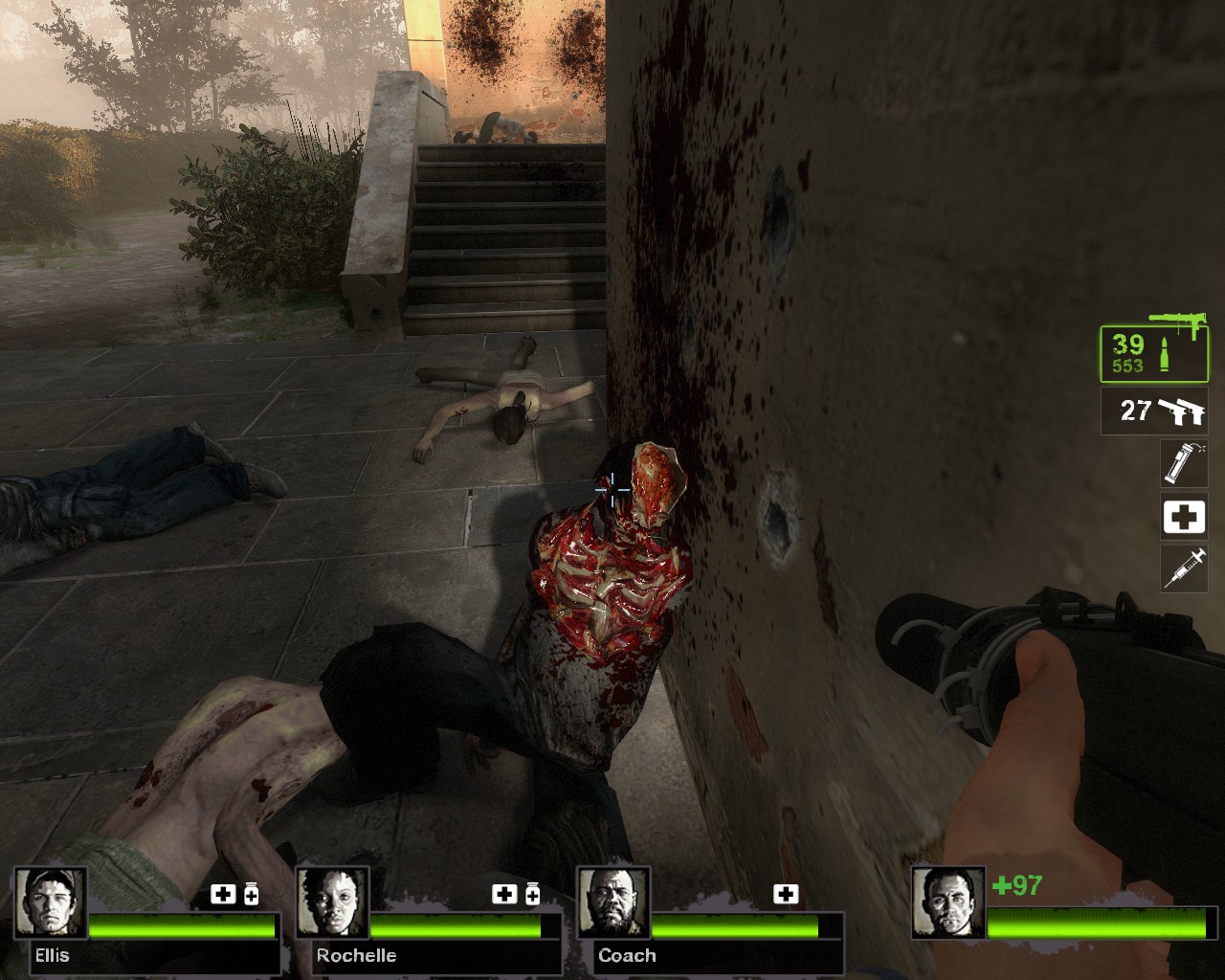Image resolution: width=1225 pixels, height=980 pixels.
Task: Click Ellis's teammate portrait
Action: (51, 904)
